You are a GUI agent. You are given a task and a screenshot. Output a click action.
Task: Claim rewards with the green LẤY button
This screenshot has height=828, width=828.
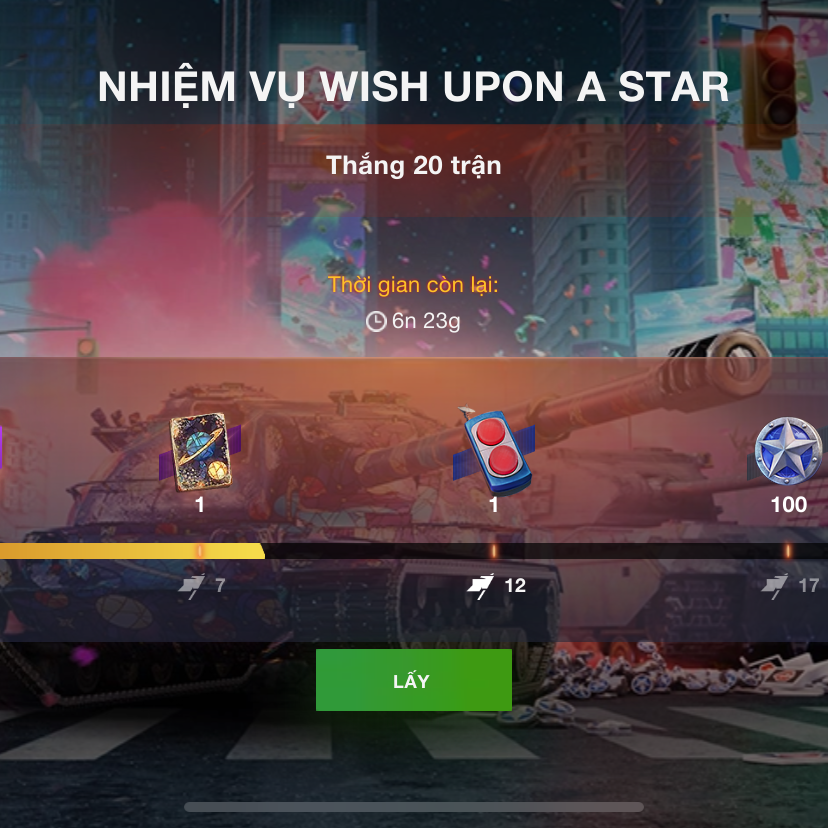413,680
